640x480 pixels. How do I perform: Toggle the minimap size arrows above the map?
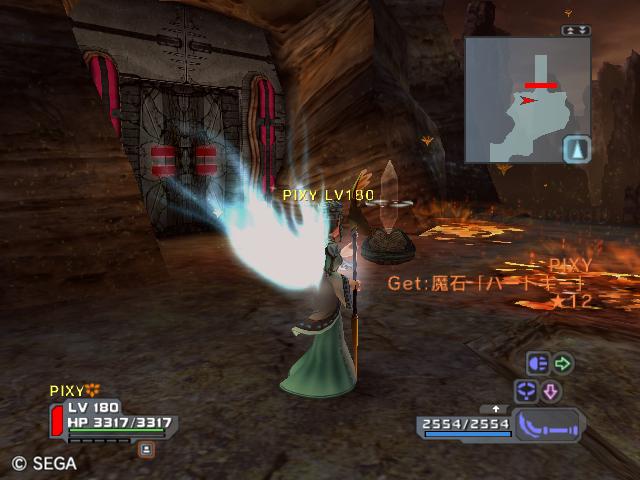577,31
